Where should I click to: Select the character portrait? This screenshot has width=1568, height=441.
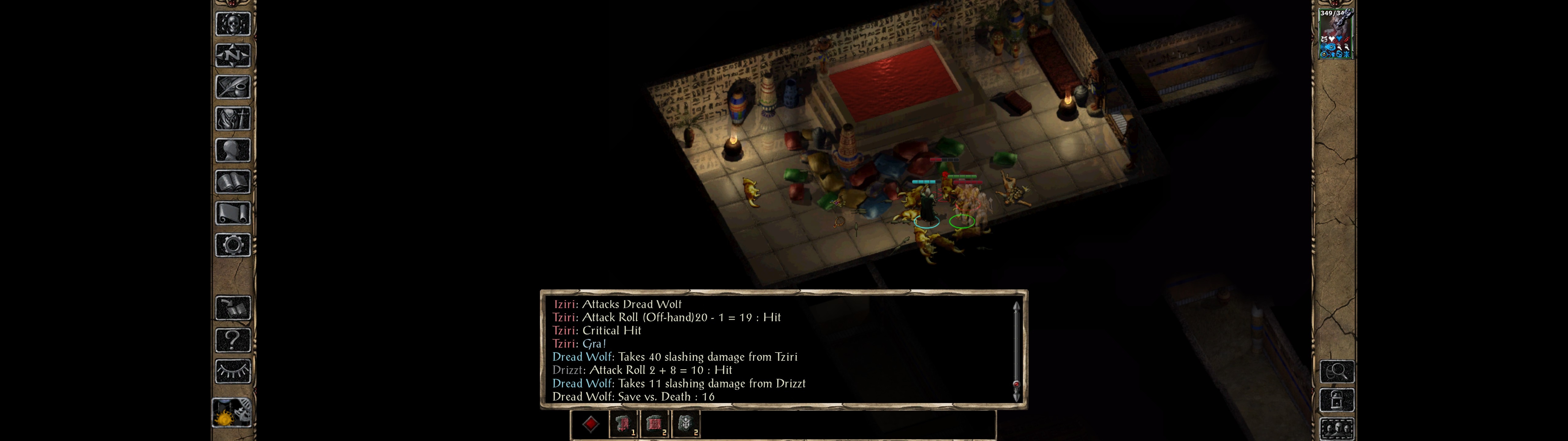[x=1336, y=33]
